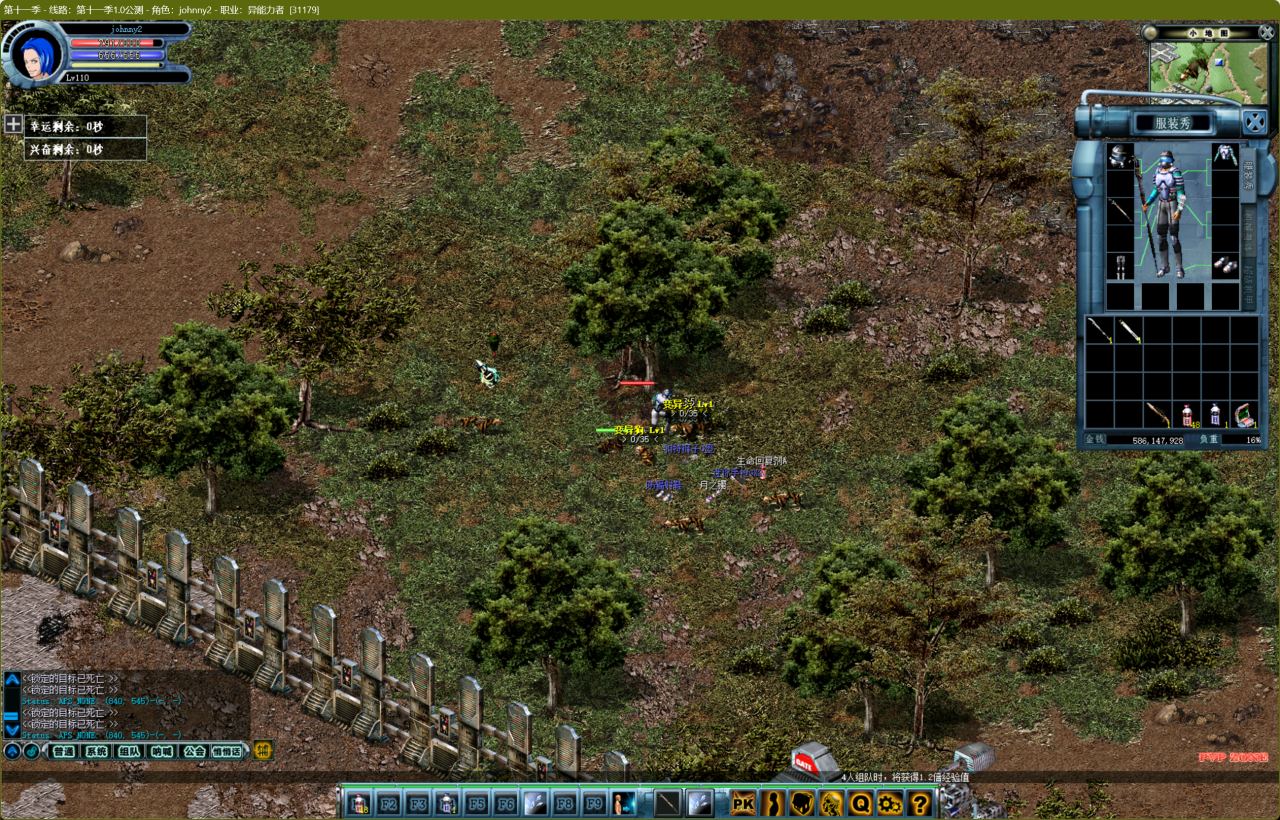Toggle the PK mode button
1280x820 pixels.
[x=743, y=802]
